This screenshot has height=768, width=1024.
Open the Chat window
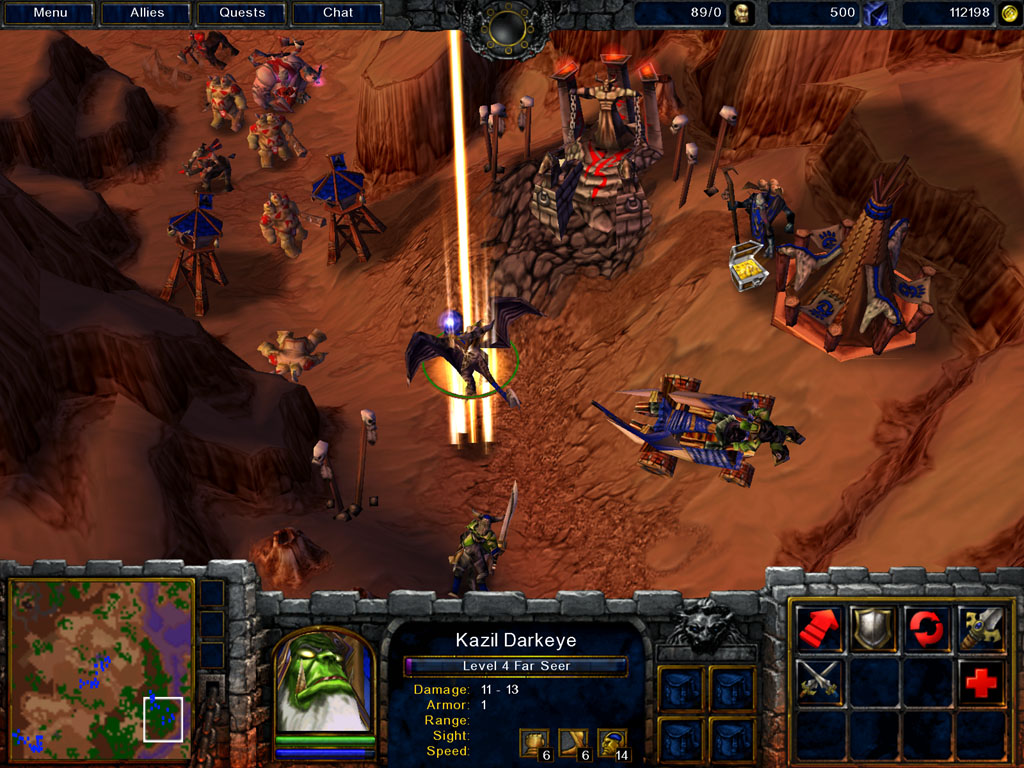coord(338,13)
